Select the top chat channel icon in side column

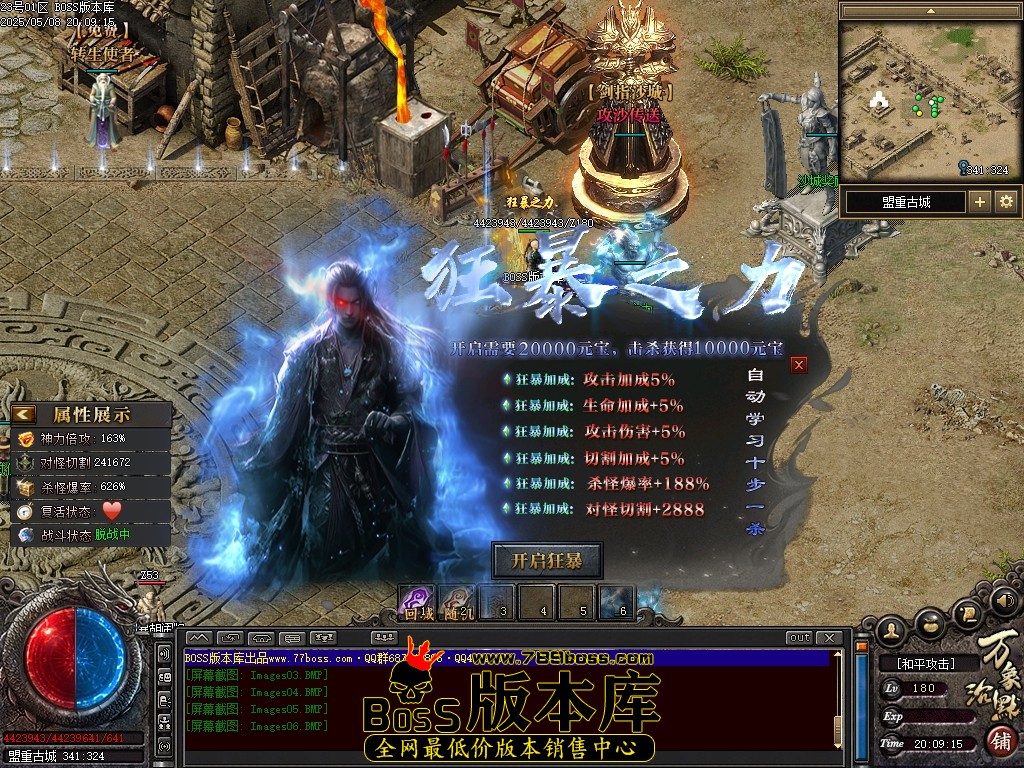point(164,653)
